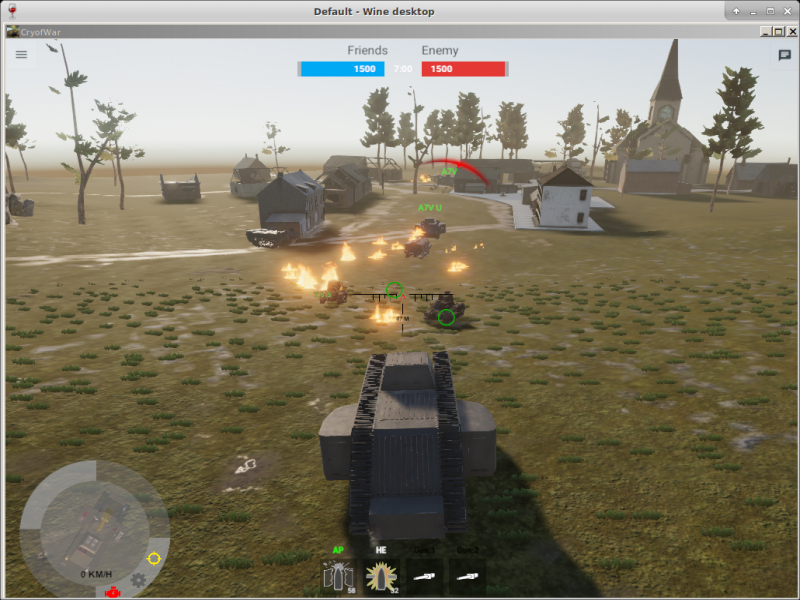800x600 pixels.
Task: Click the red engine icon
Action: click(114, 591)
